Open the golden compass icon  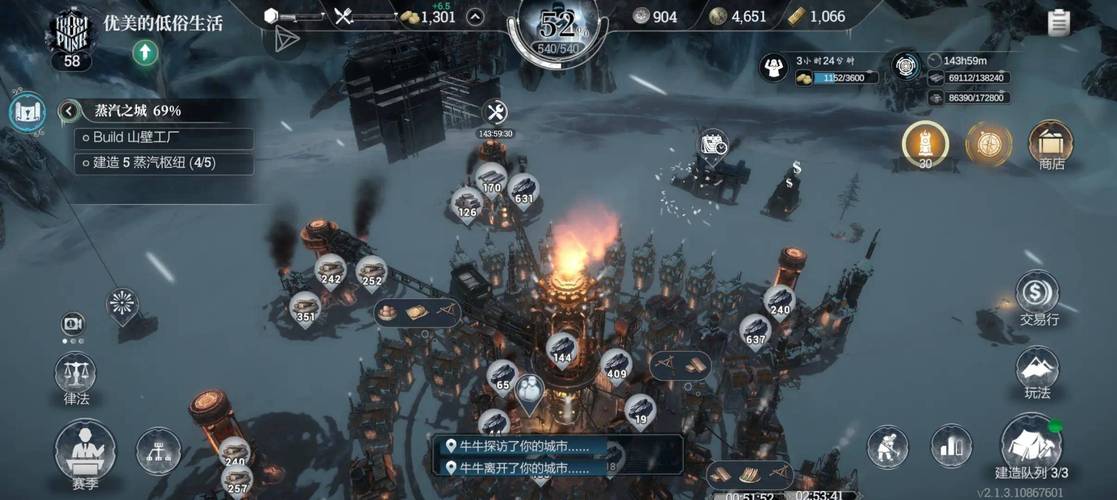pos(988,144)
